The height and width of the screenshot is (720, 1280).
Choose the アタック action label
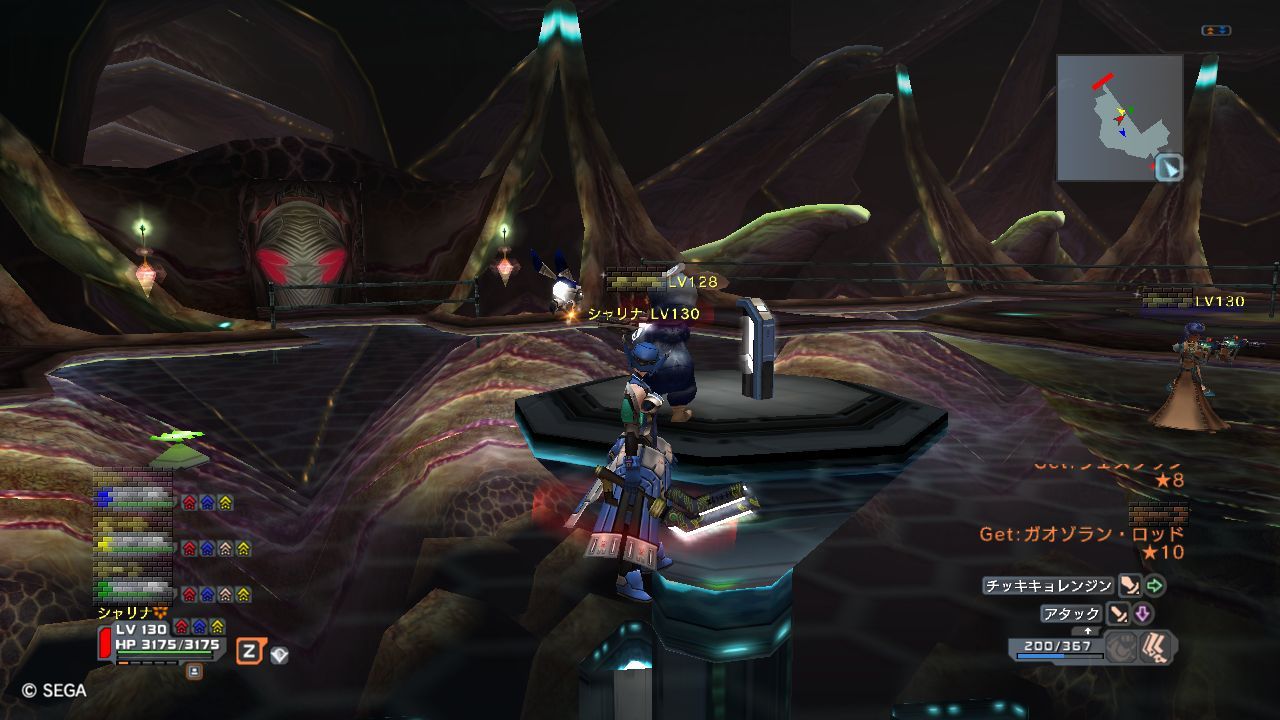click(1071, 614)
